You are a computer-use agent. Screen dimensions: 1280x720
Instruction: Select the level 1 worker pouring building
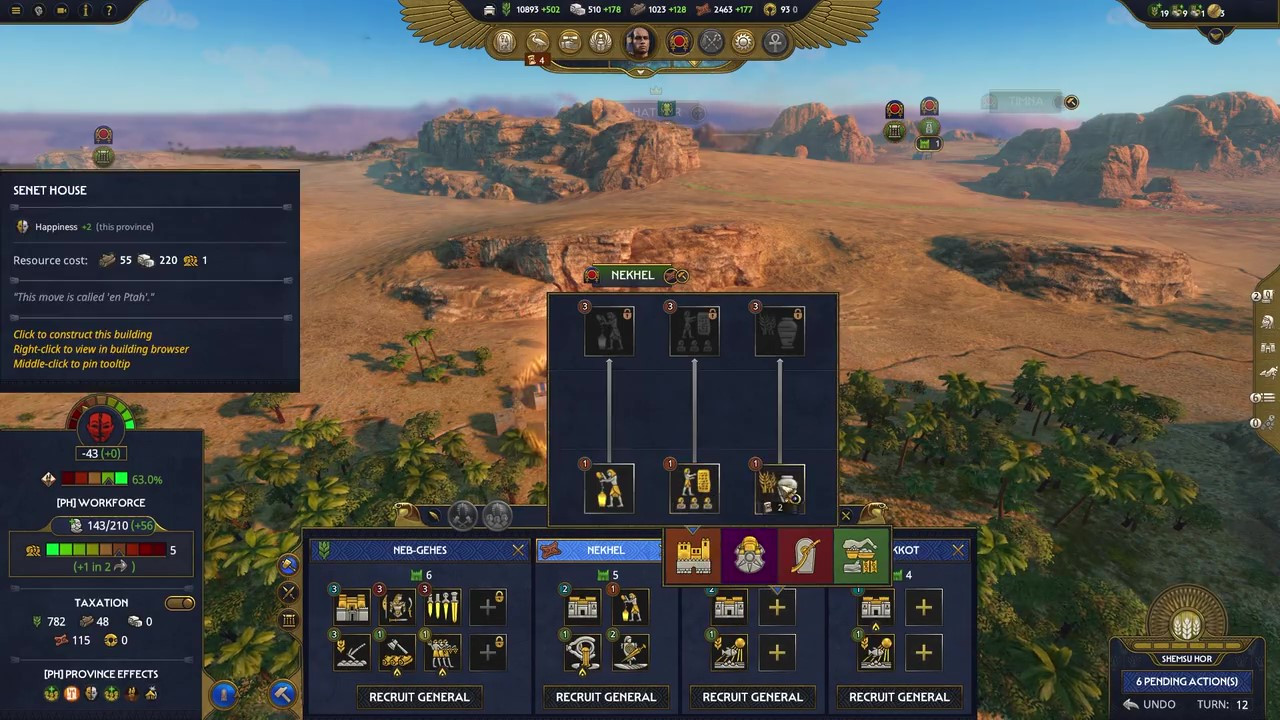[609, 489]
